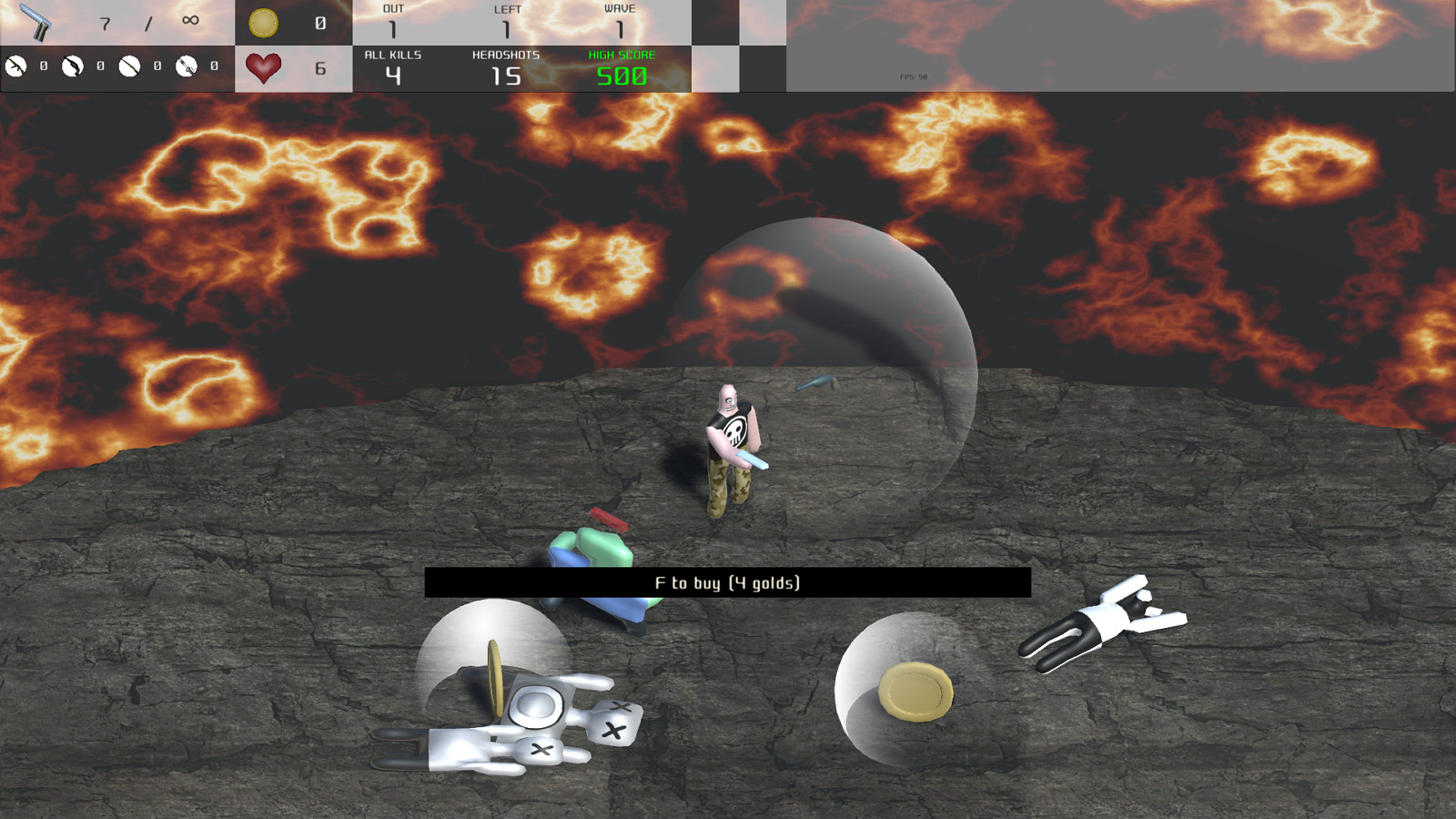The height and width of the screenshot is (819, 1456).
Task: Click the high score value 500
Action: pyautogui.click(x=621, y=76)
